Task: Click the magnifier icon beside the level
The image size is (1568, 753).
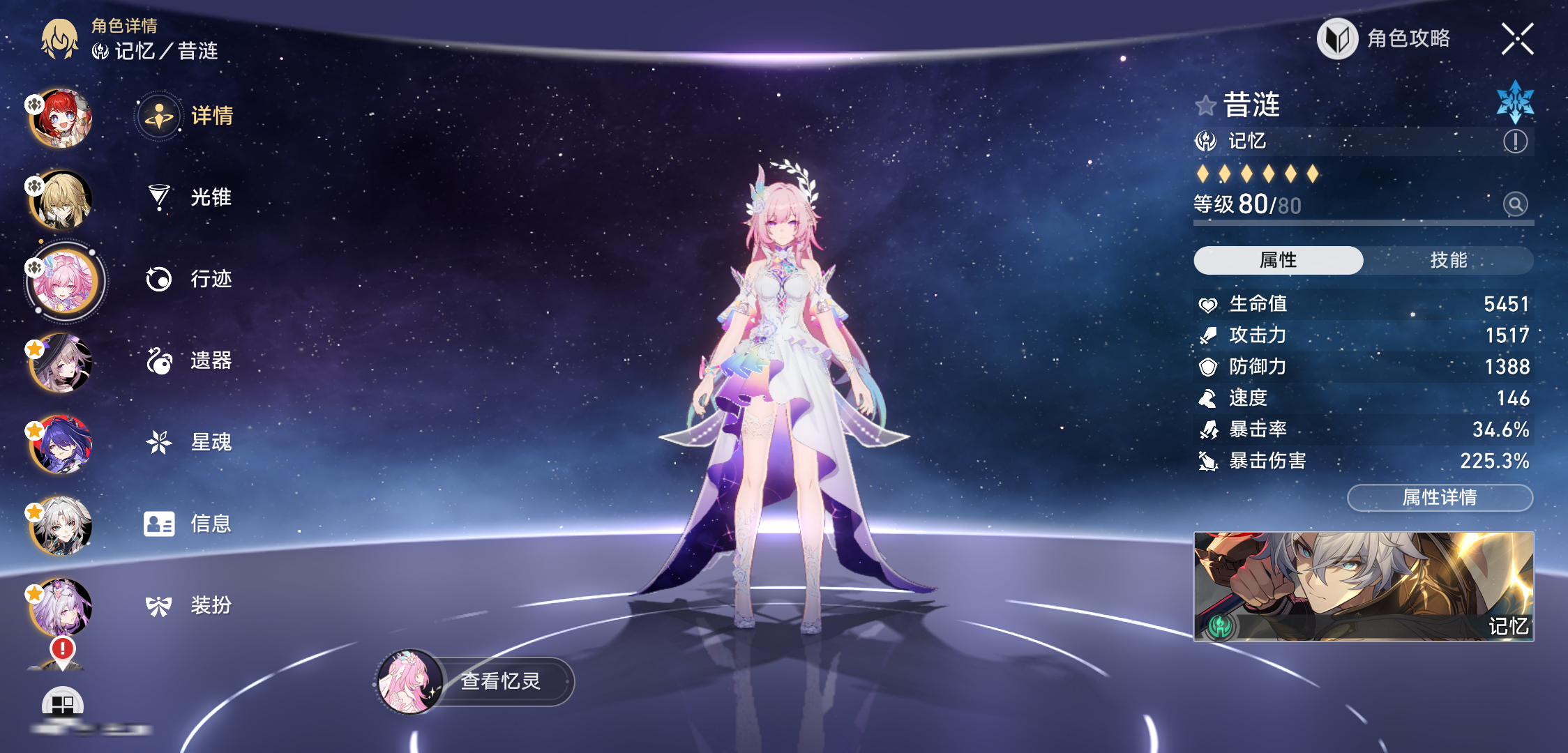Action: click(x=1515, y=204)
